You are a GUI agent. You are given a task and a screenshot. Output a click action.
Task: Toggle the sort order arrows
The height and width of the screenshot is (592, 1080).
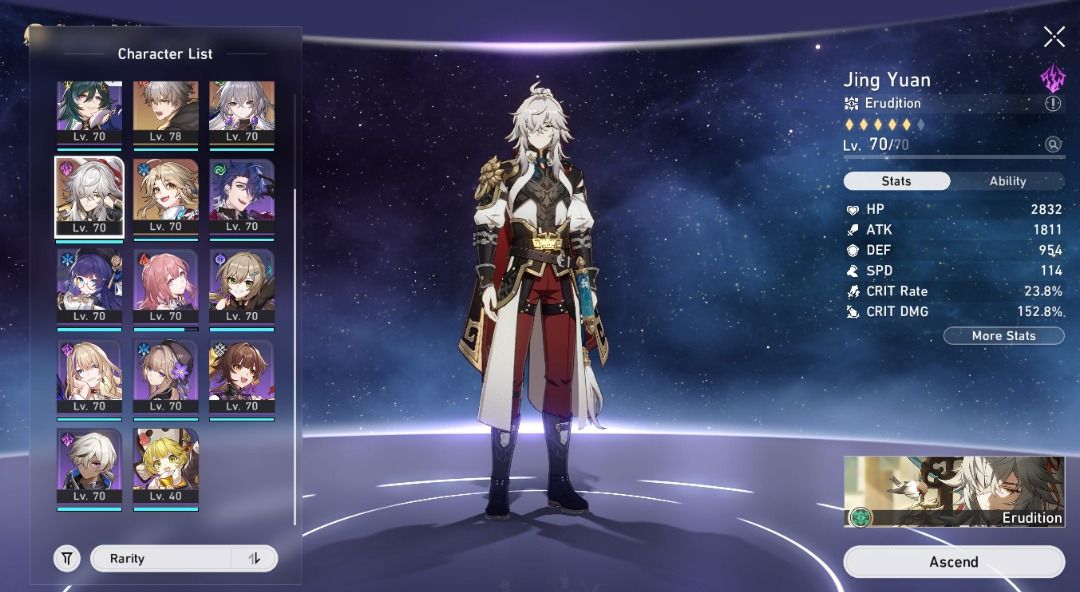(254, 559)
